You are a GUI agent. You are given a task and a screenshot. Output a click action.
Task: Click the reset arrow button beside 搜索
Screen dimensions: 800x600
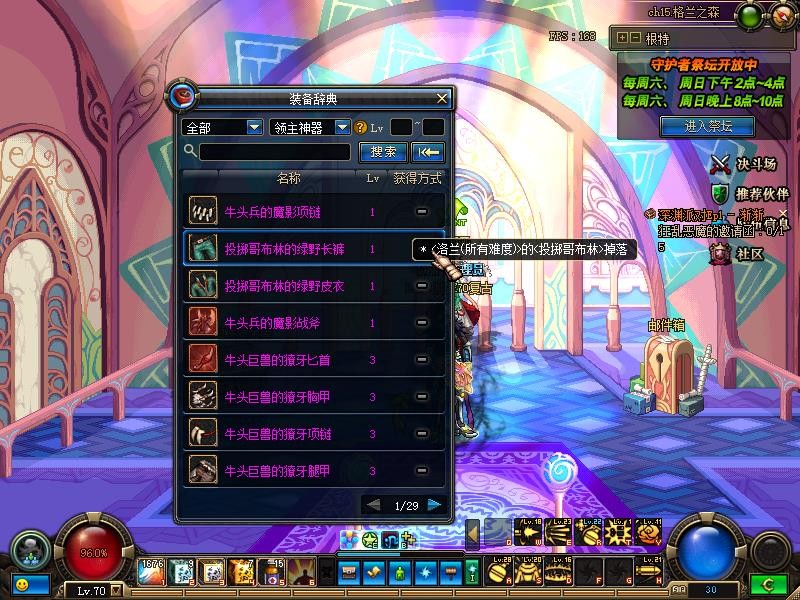coord(428,152)
